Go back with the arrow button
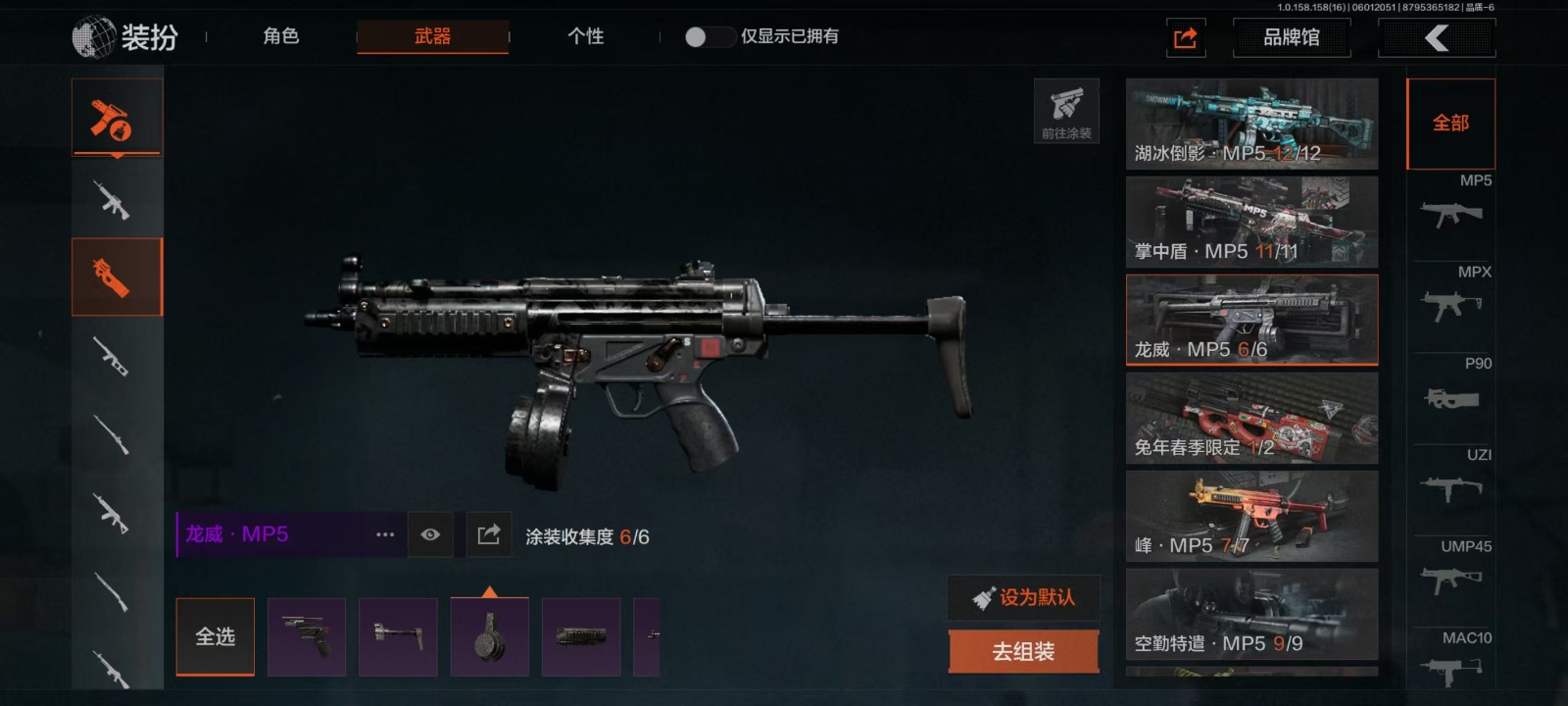Viewport: 1568px width, 706px height. click(x=1436, y=38)
